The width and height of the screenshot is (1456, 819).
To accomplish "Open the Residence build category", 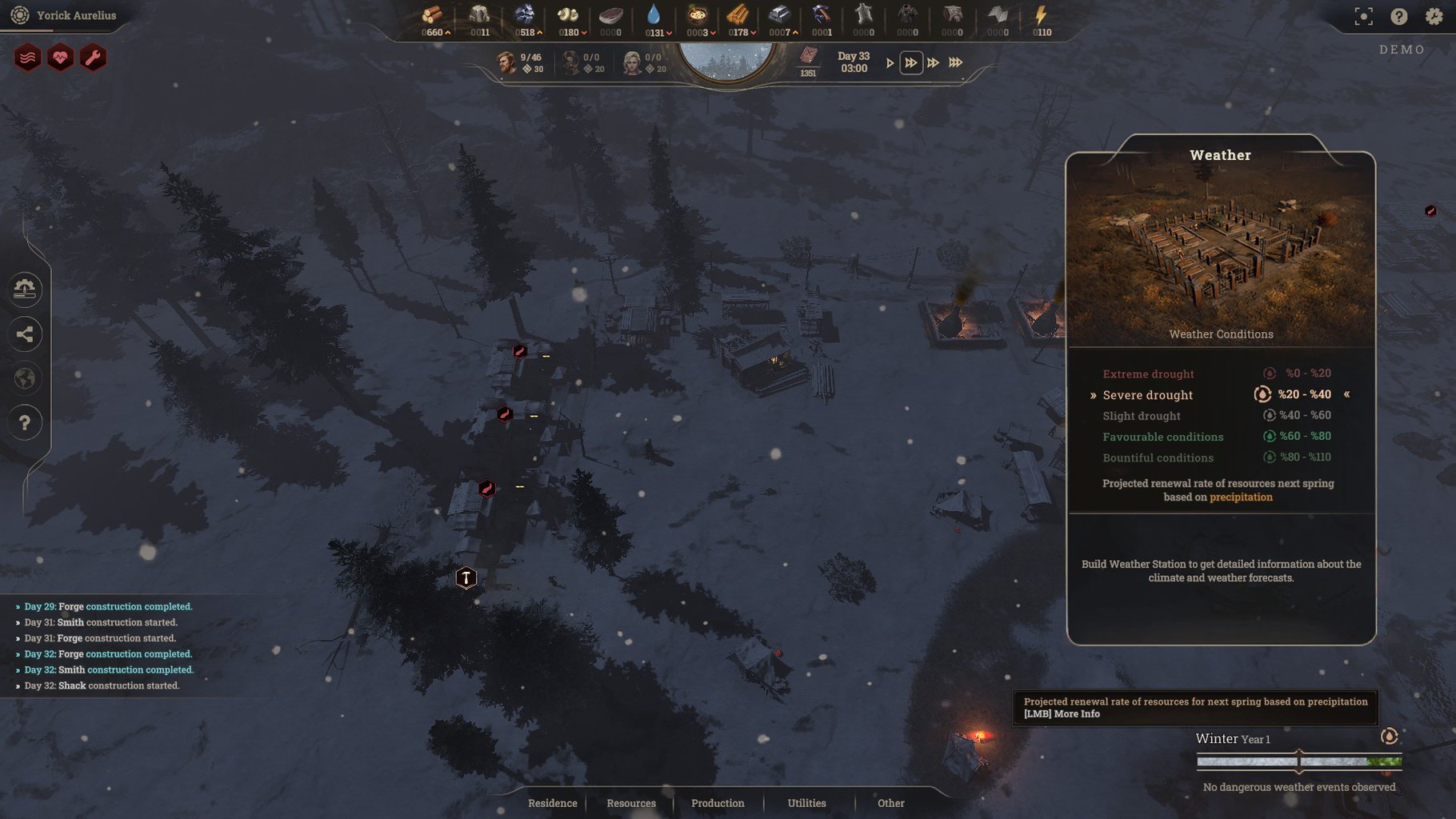I will pyautogui.click(x=552, y=803).
